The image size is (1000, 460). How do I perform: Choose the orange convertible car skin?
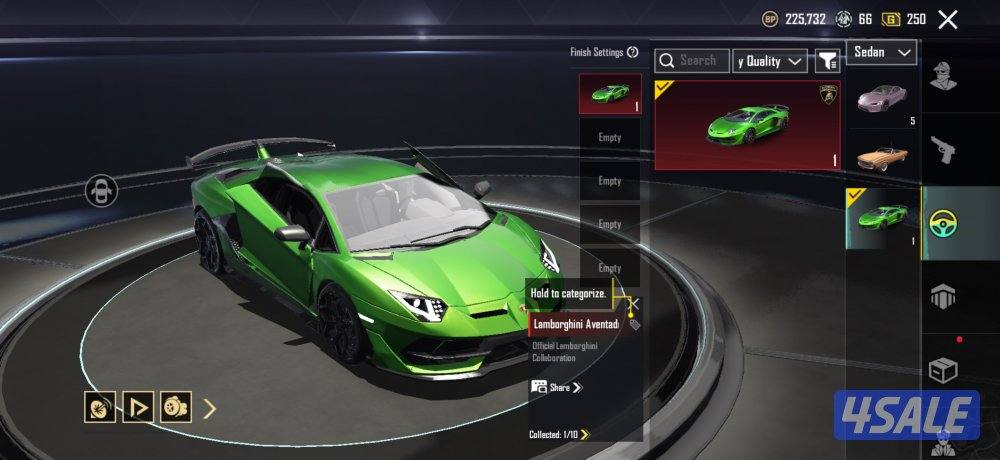[x=882, y=156]
